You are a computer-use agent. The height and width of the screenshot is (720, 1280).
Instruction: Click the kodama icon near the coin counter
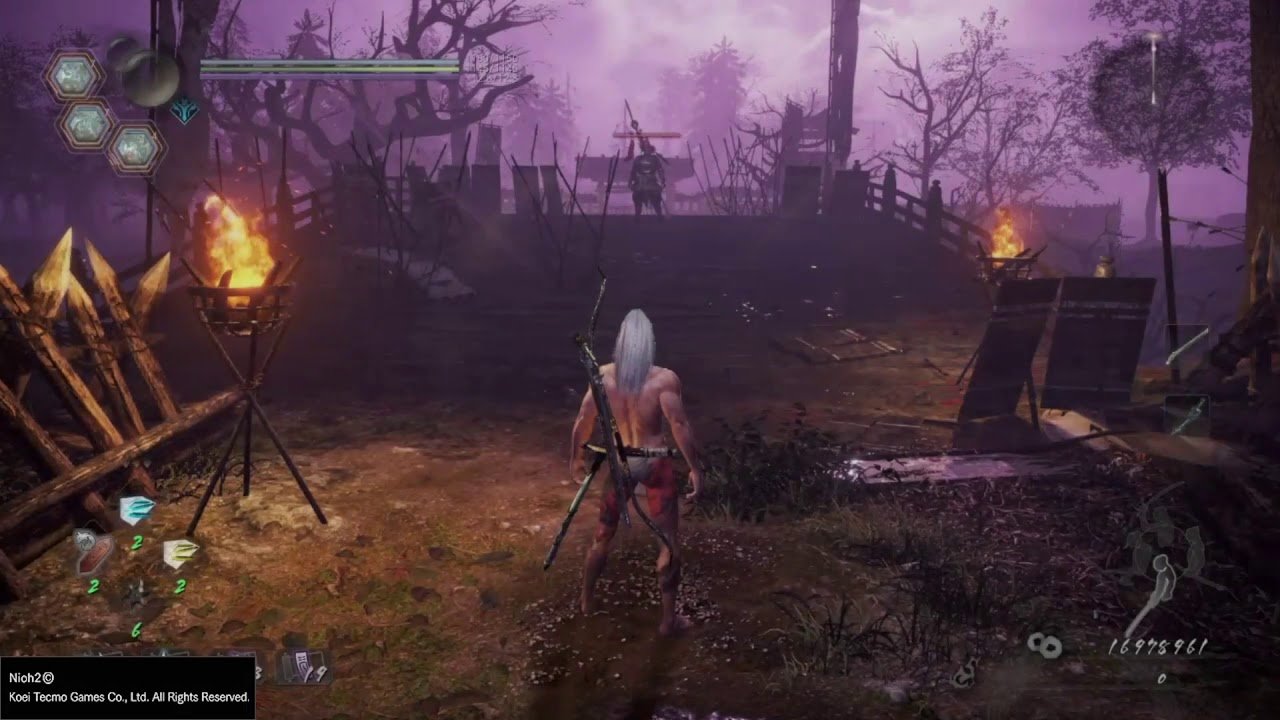coord(1047,645)
